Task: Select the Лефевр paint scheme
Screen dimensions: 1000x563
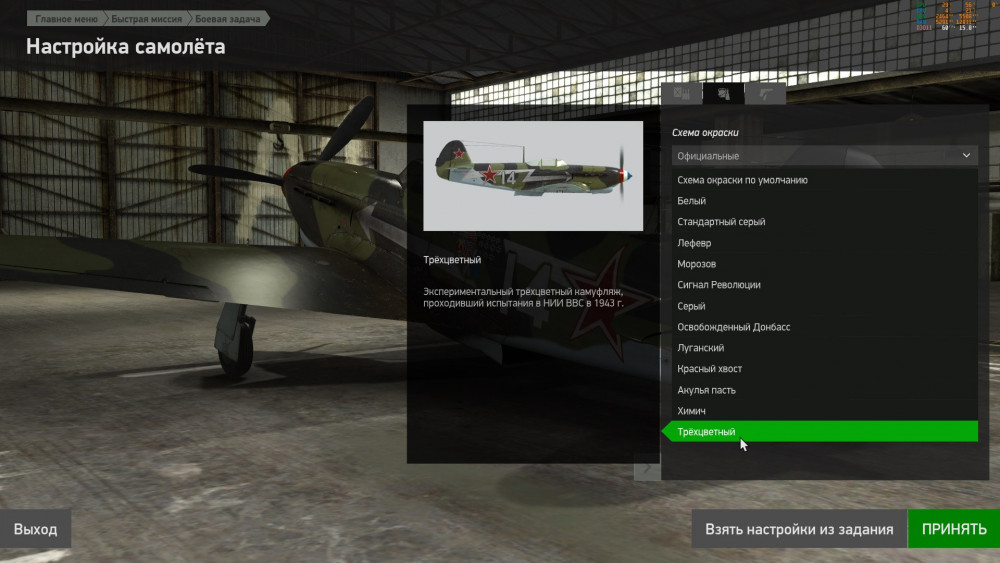Action: [x=695, y=243]
